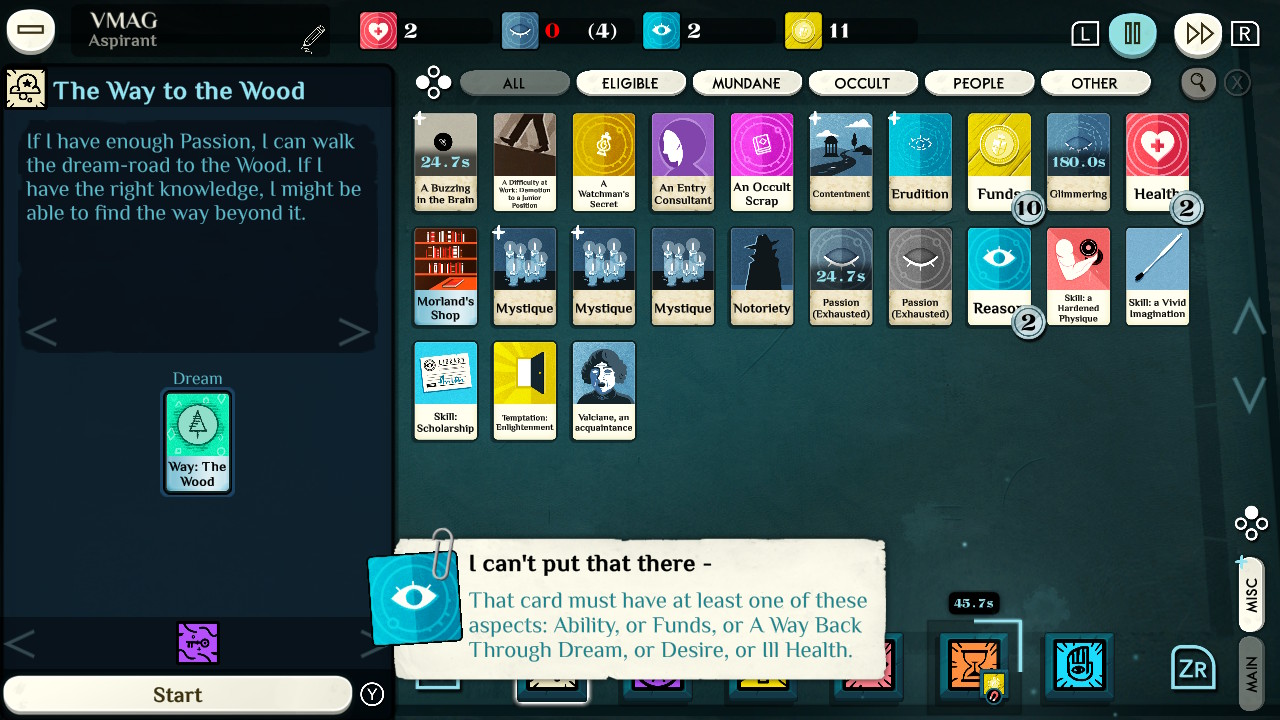
Task: Switch to the ELIGIBLE filter tab
Action: tap(631, 83)
